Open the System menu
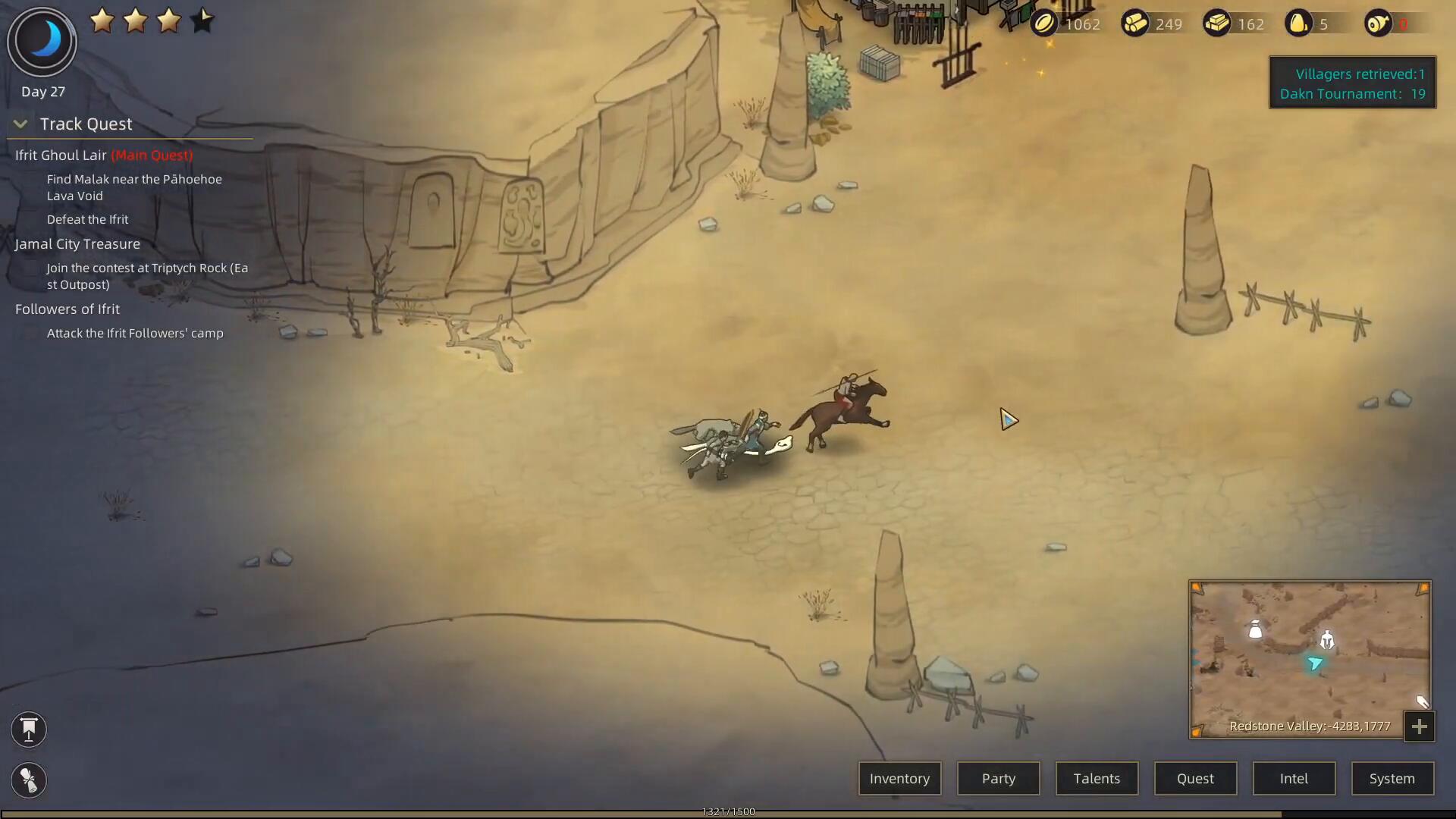The width and height of the screenshot is (1456, 819). coord(1392,779)
